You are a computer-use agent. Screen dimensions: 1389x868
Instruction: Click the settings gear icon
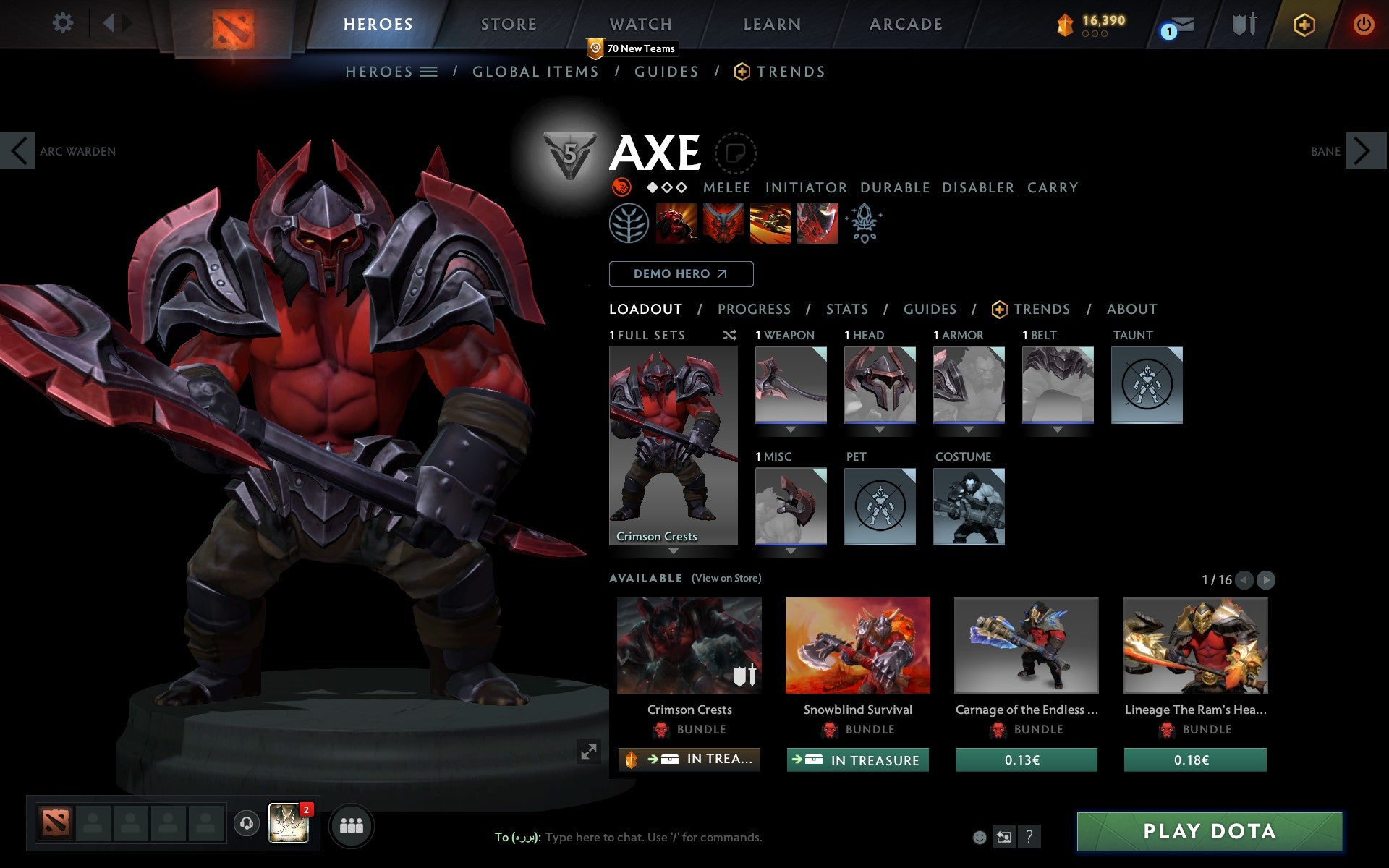pyautogui.click(x=64, y=23)
